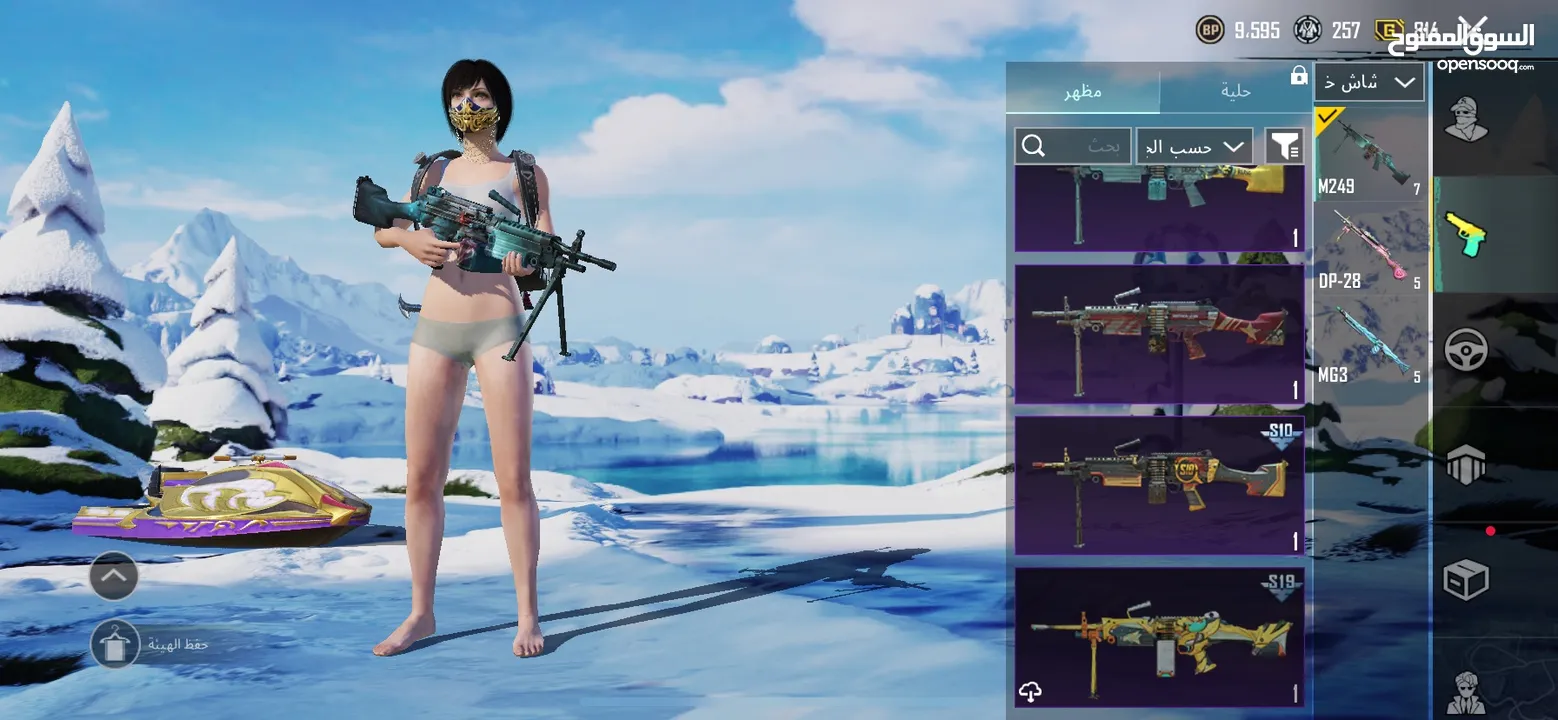Choose the S10 season M249 skin
Screen dimensions: 1558x720
pos(1159,485)
